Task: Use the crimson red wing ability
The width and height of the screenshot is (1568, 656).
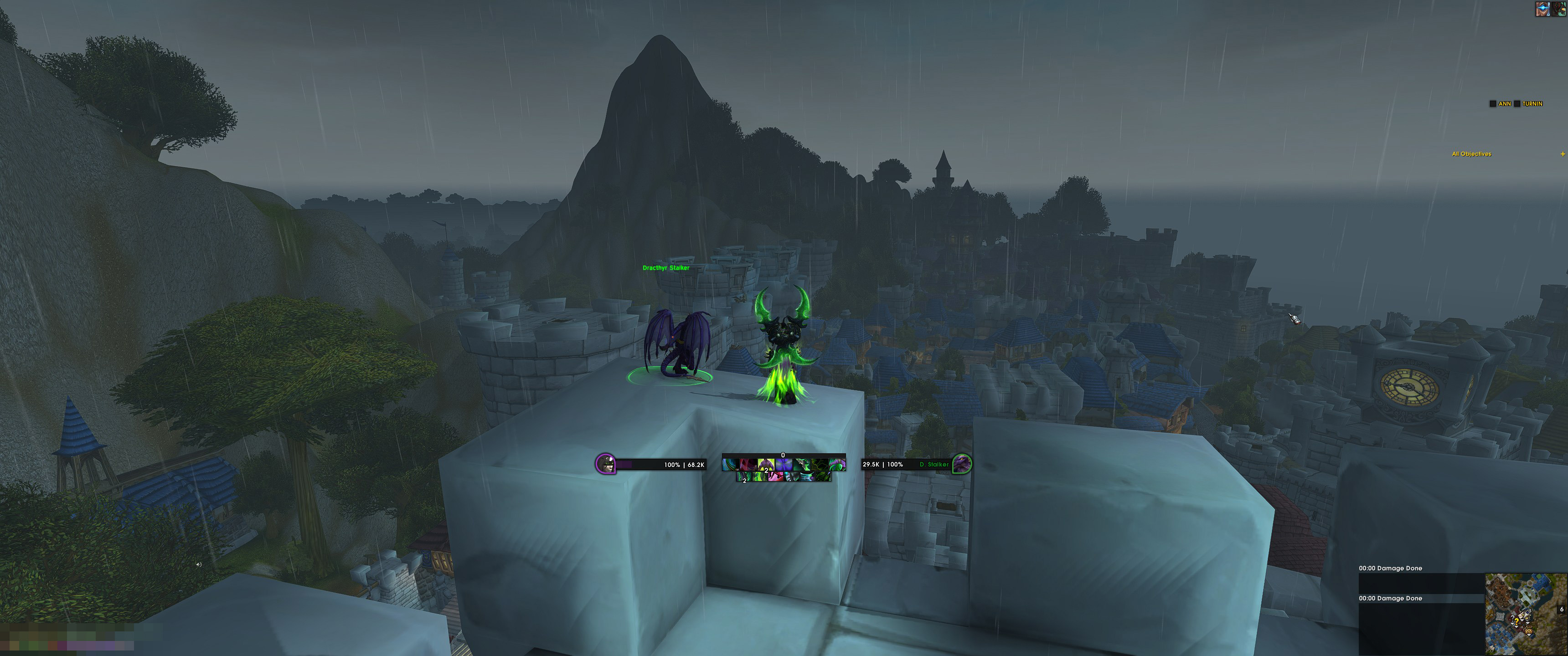Action: (x=749, y=465)
